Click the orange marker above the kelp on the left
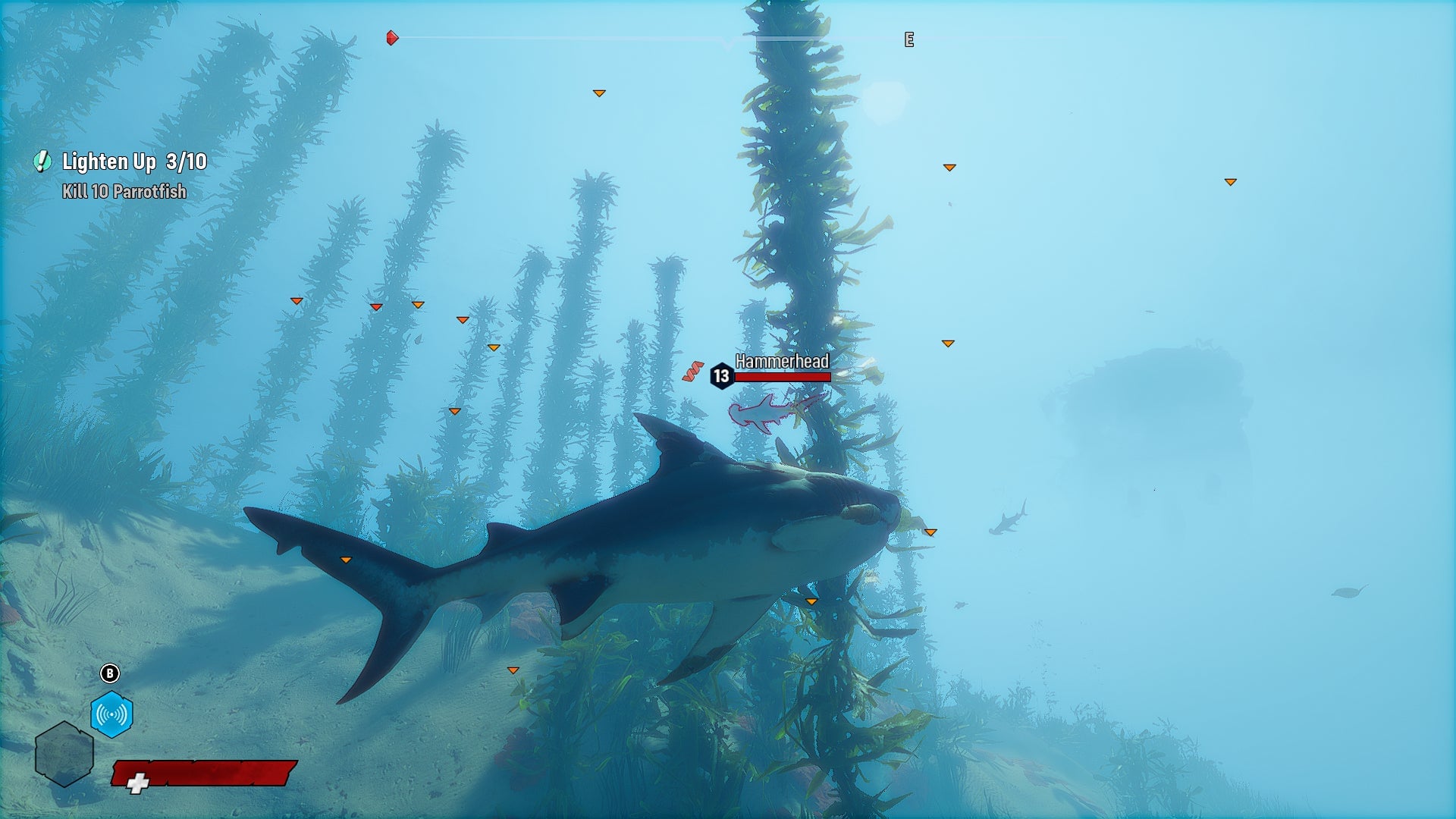The width and height of the screenshot is (1456, 819). coord(295,300)
